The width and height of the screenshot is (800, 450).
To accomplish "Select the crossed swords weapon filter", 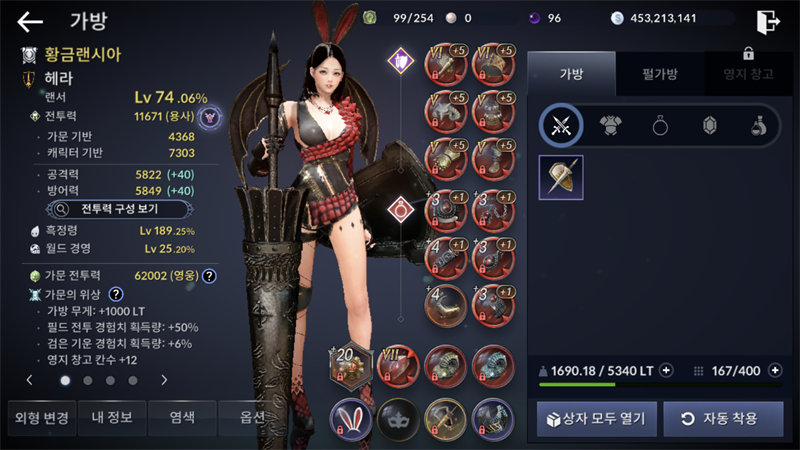I will pyautogui.click(x=561, y=125).
